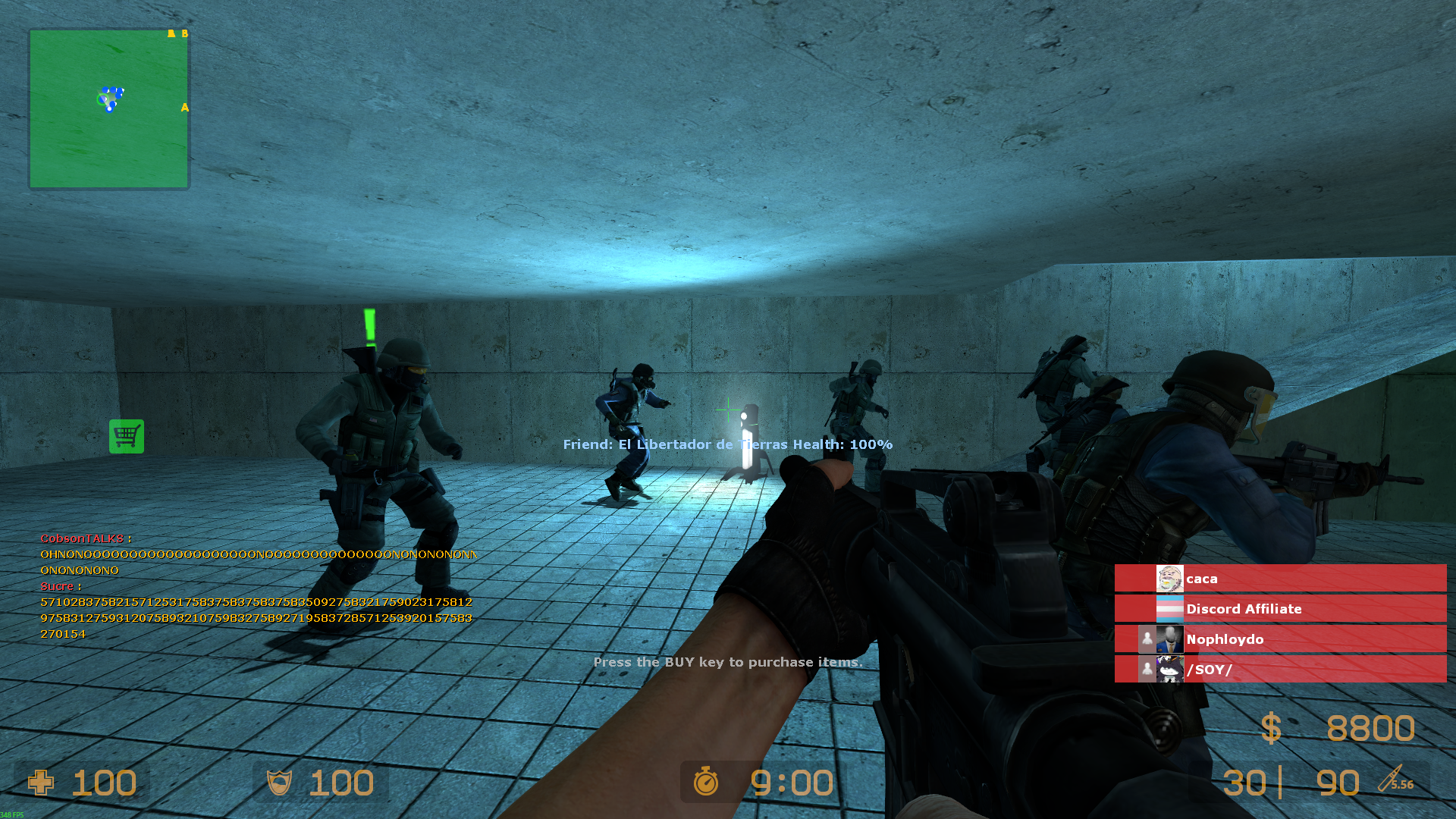The width and height of the screenshot is (1456, 819).
Task: Select the Discord Affiliate player row
Action: (x=1279, y=609)
